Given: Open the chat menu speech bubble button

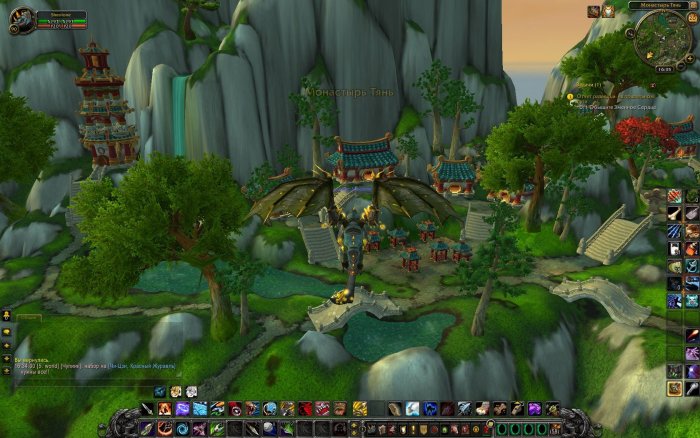Looking at the screenshot, I should pos(6,332).
